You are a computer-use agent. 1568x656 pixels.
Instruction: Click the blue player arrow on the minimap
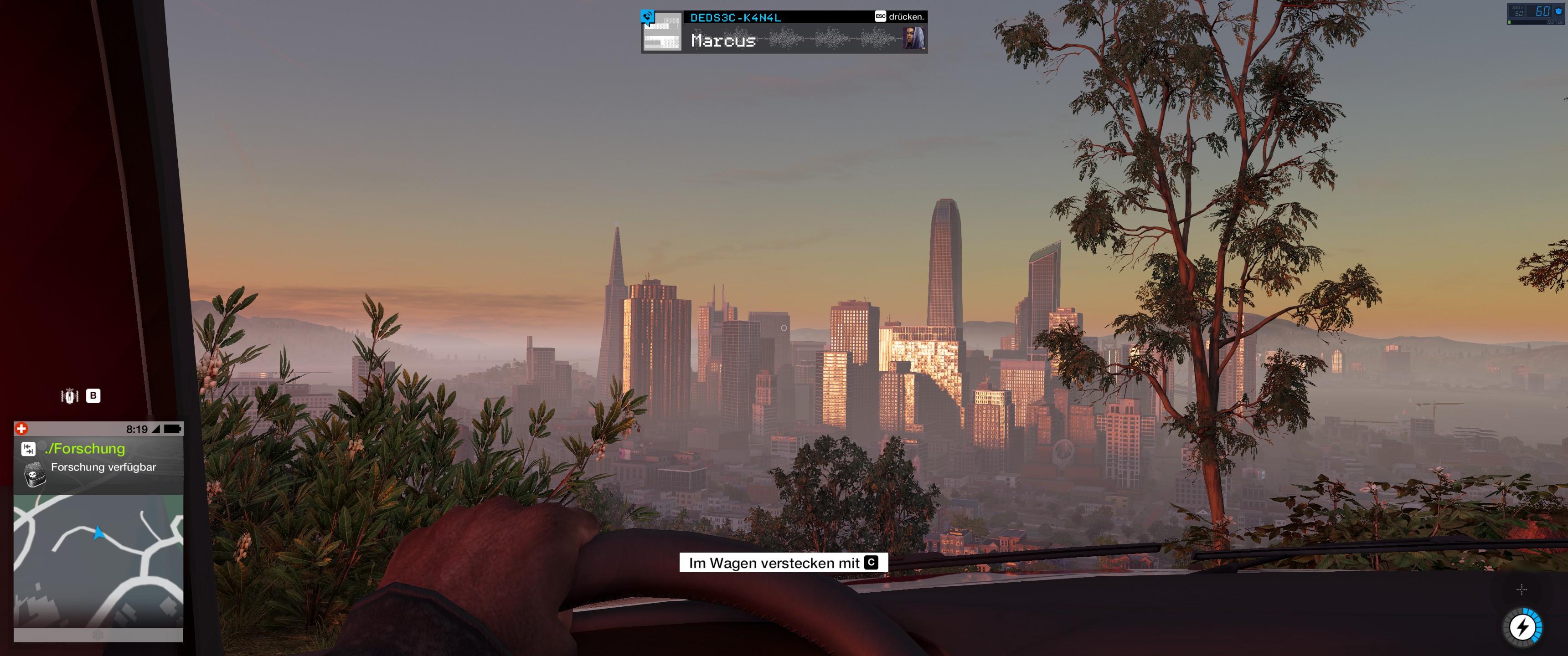click(98, 533)
